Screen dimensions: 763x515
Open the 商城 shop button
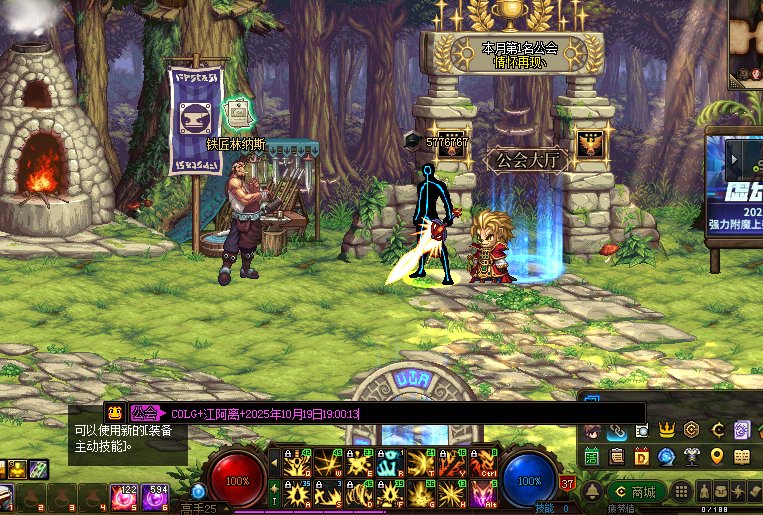coord(635,492)
